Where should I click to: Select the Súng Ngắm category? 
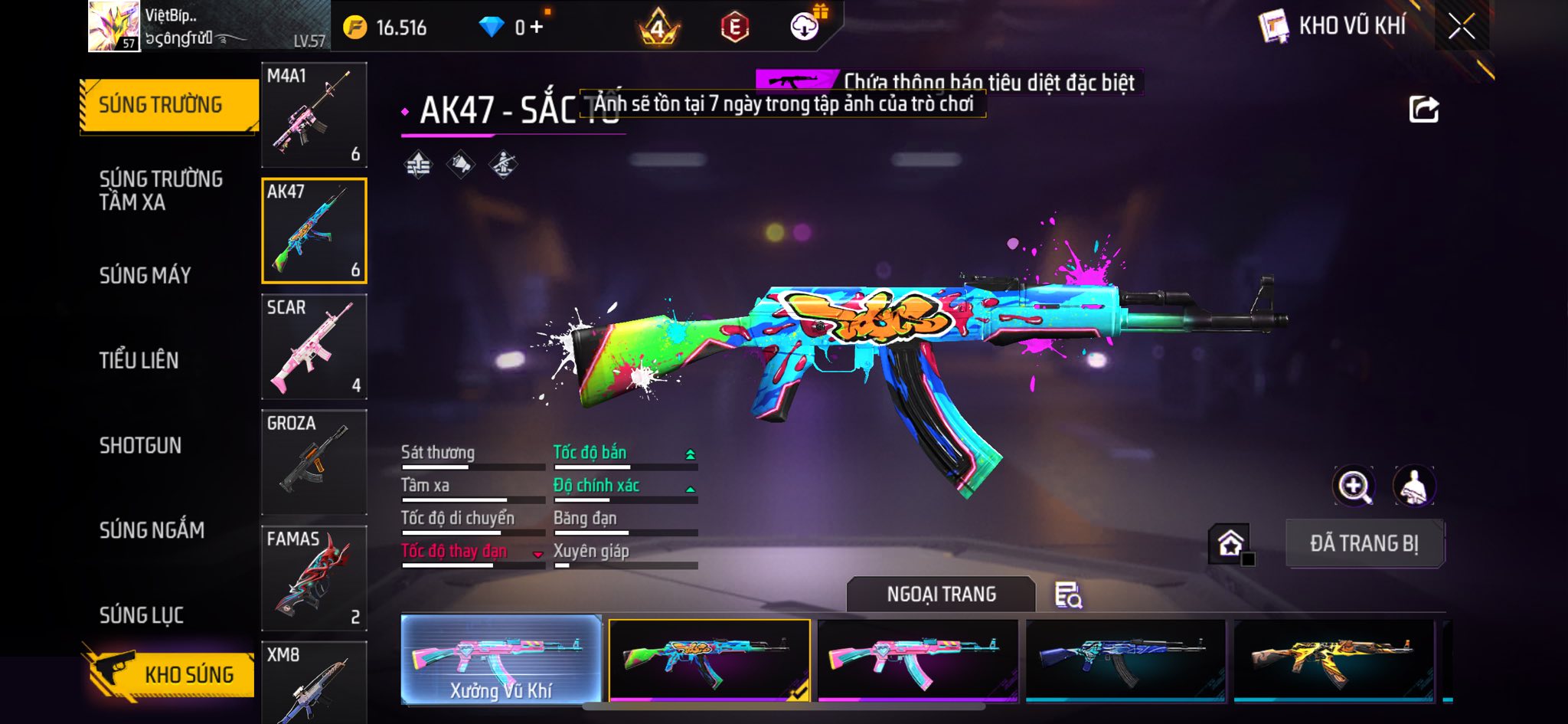point(152,530)
